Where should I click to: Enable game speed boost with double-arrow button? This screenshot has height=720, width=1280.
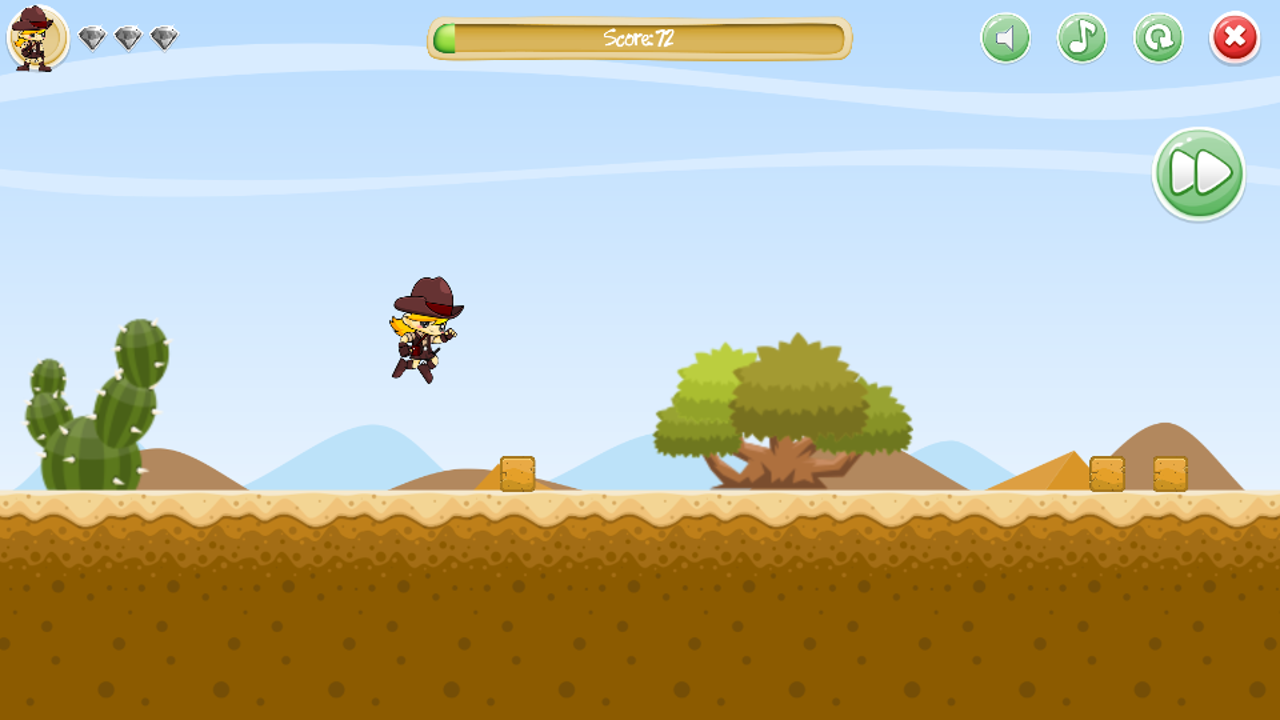(1197, 173)
